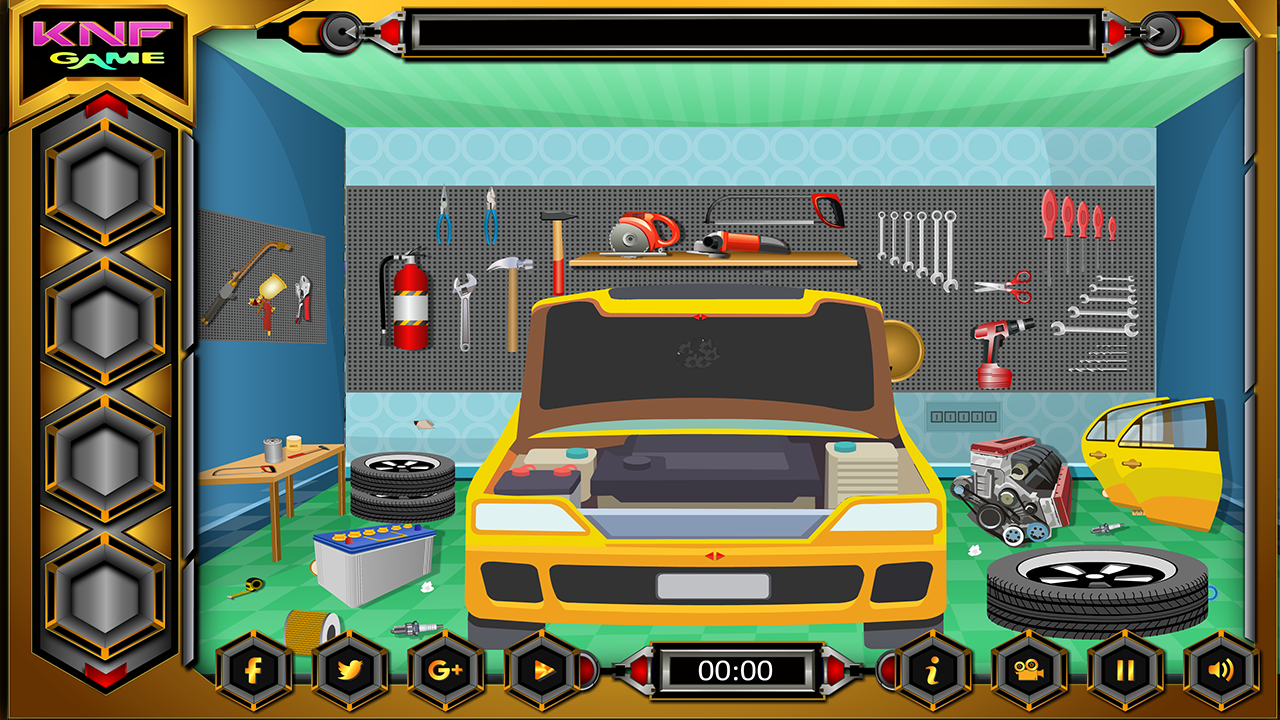
Task: Pick up the spark plug on the floor
Action: 415,630
